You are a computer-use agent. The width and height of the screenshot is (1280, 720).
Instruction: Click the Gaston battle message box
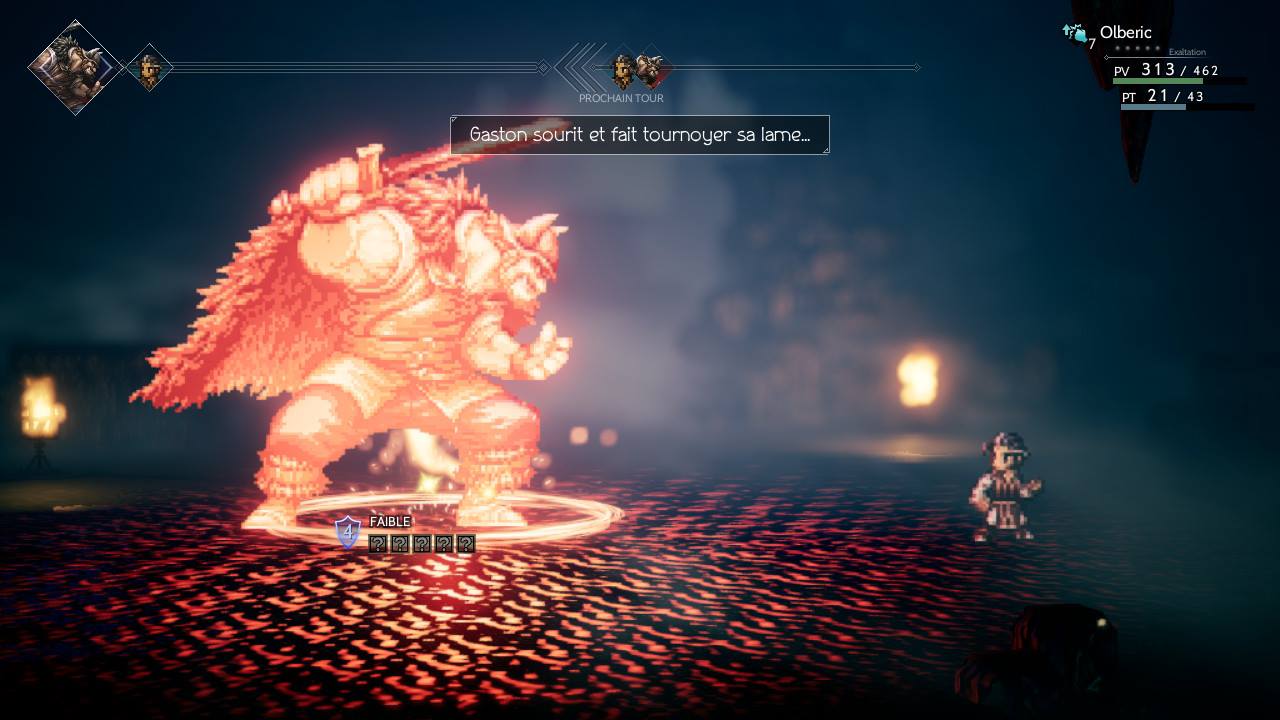tap(639, 134)
